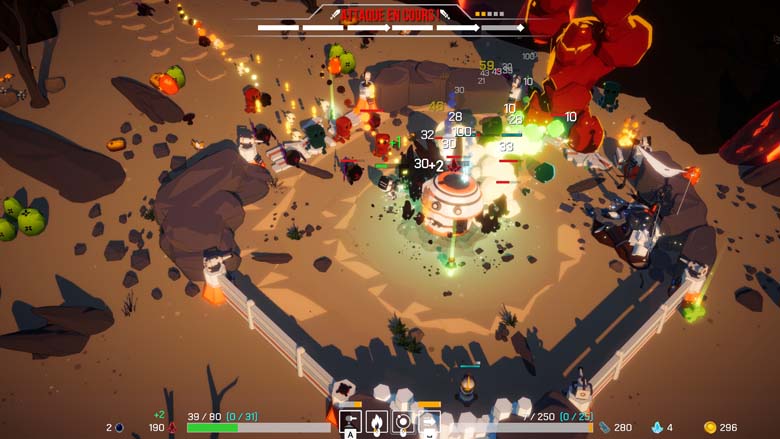
Task: Select the turret build ability icon
Action: click(x=351, y=422)
